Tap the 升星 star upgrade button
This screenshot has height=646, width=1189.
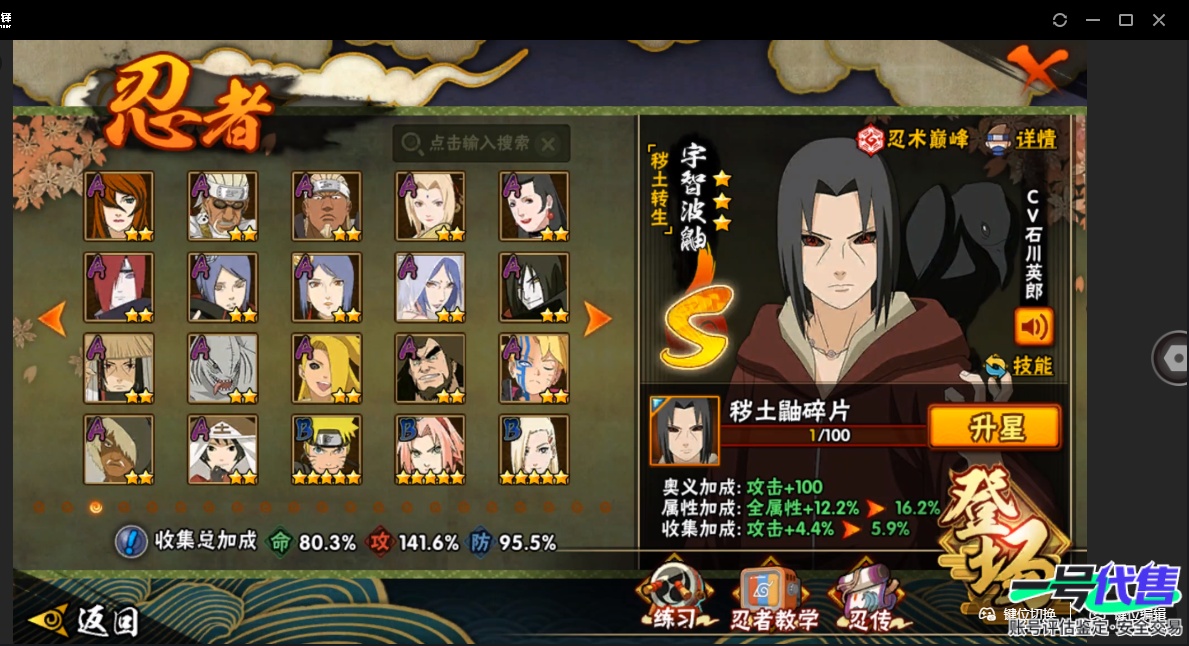pyautogui.click(x=995, y=428)
